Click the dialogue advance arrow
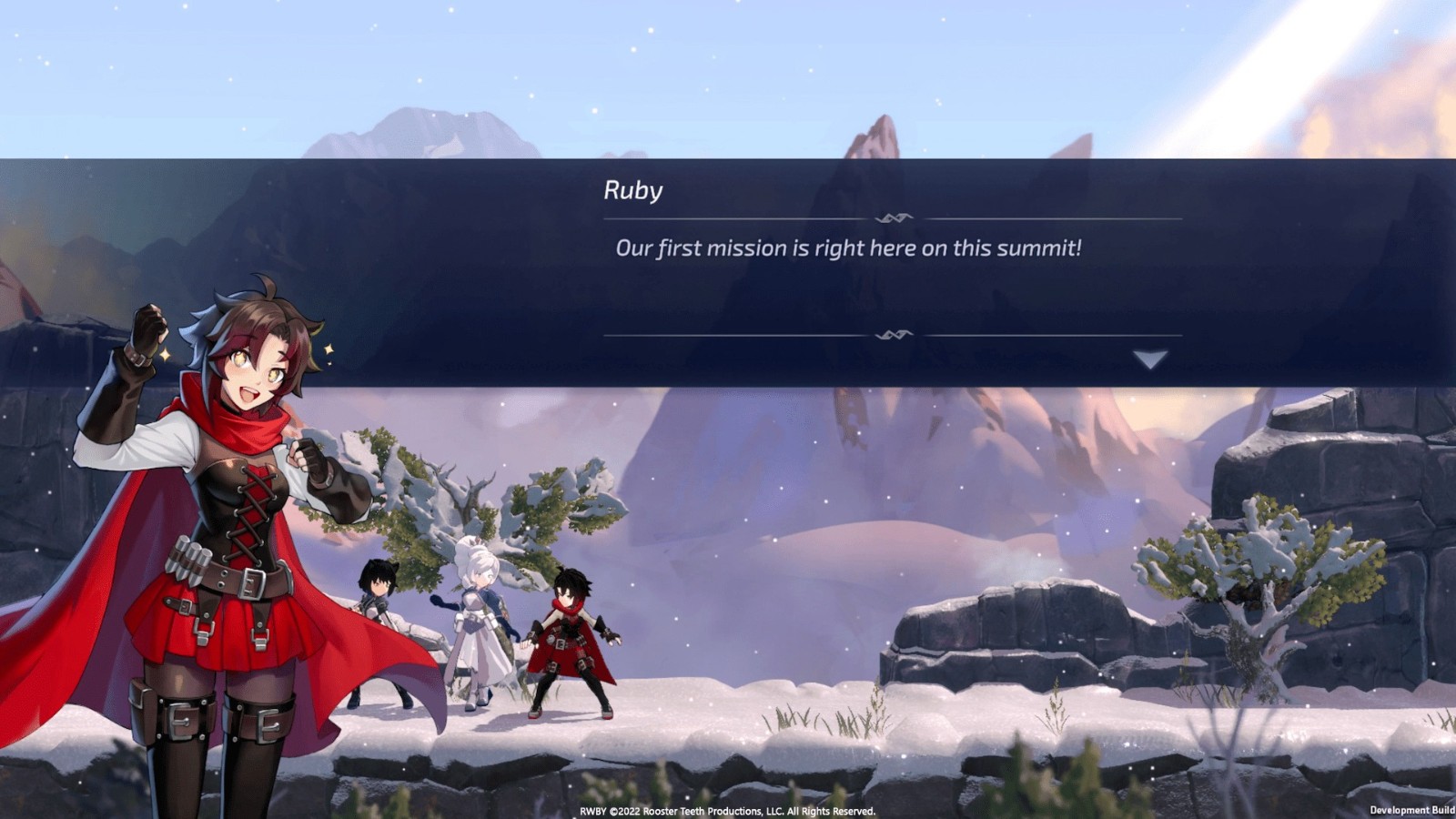The image size is (1456, 819). 1150,360
